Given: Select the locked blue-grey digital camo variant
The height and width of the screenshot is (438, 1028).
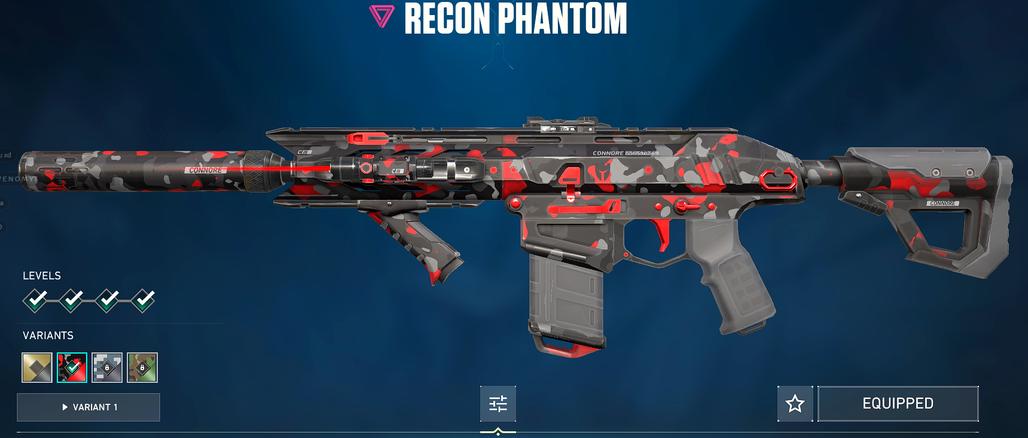Looking at the screenshot, I should tap(107, 367).
